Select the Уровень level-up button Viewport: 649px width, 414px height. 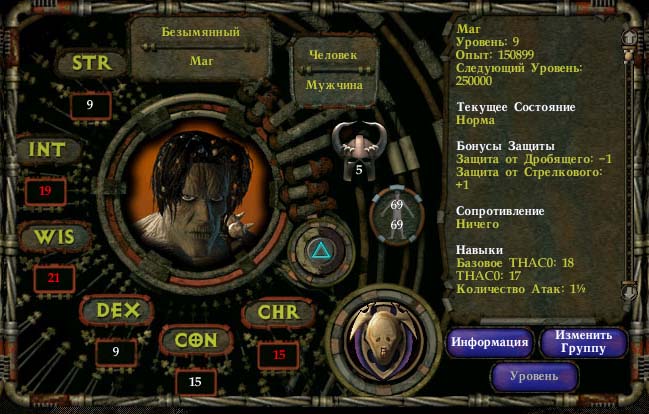(x=535, y=377)
